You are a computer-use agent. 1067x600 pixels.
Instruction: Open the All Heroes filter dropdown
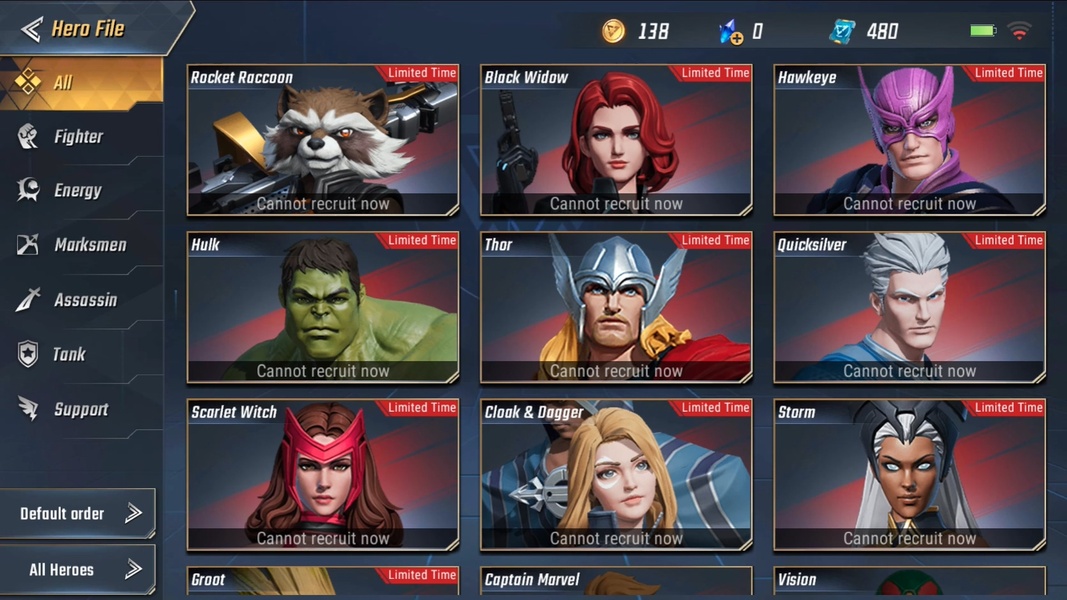[x=78, y=570]
